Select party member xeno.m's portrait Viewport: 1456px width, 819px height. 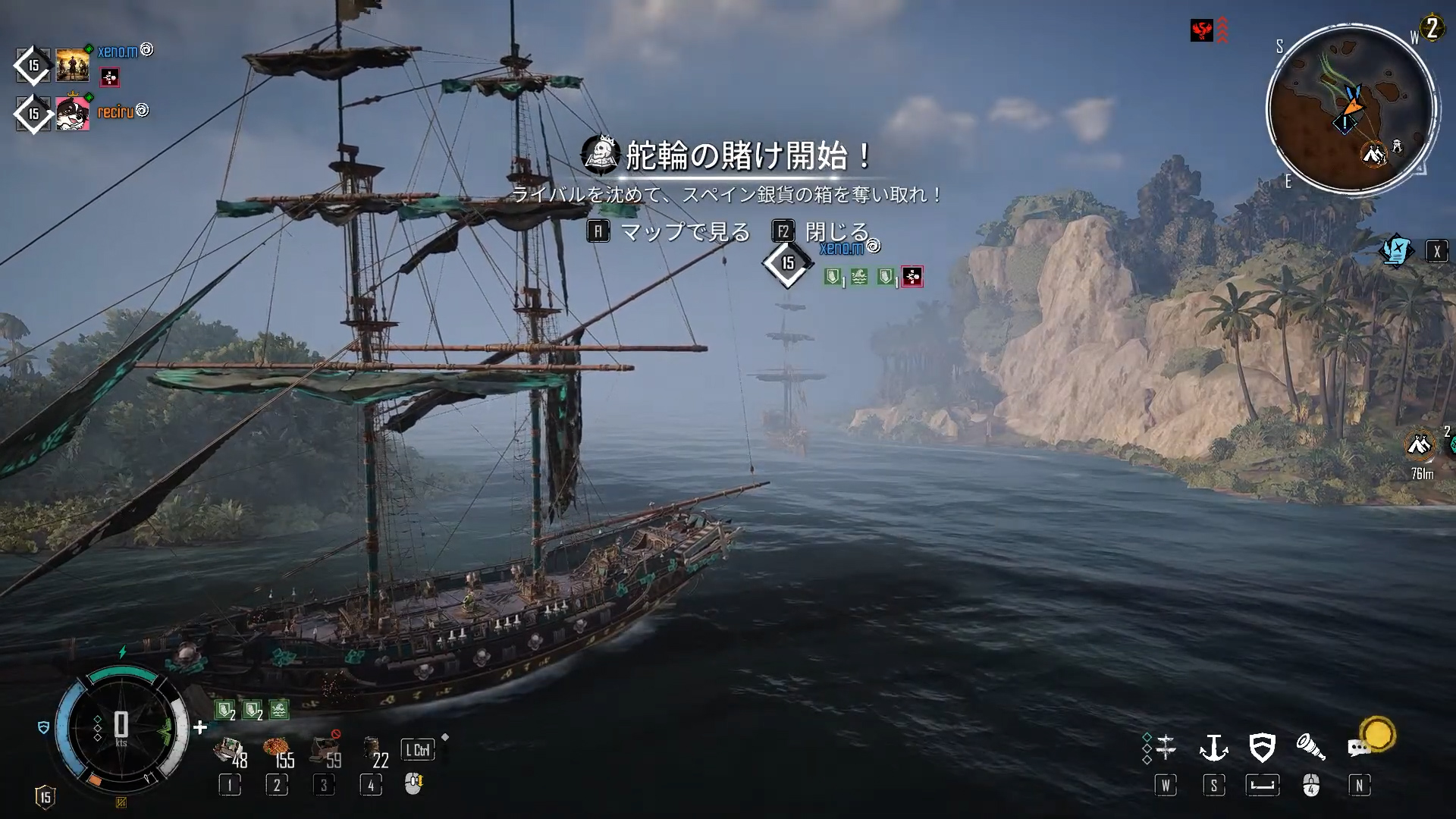[x=73, y=65]
